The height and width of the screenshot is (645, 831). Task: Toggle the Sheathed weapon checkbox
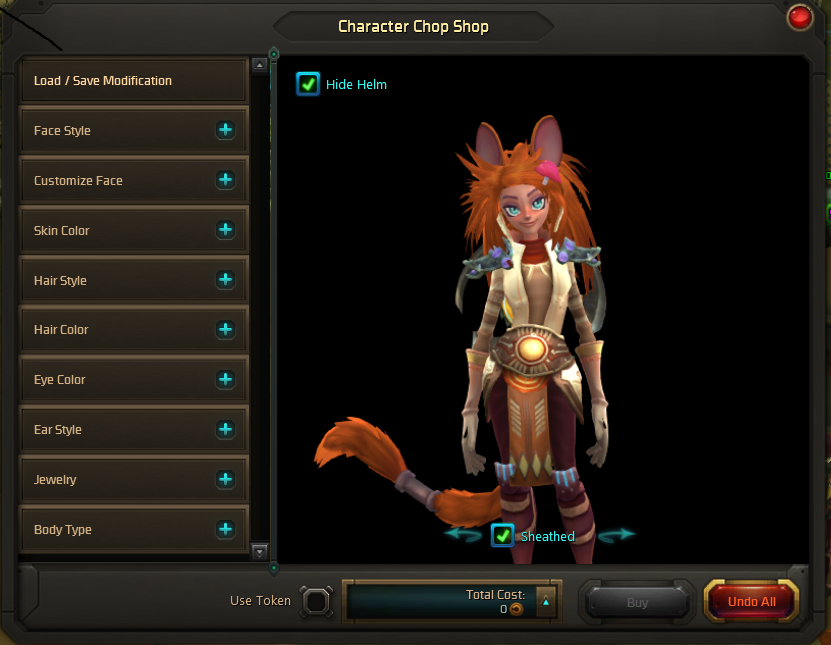[x=503, y=536]
